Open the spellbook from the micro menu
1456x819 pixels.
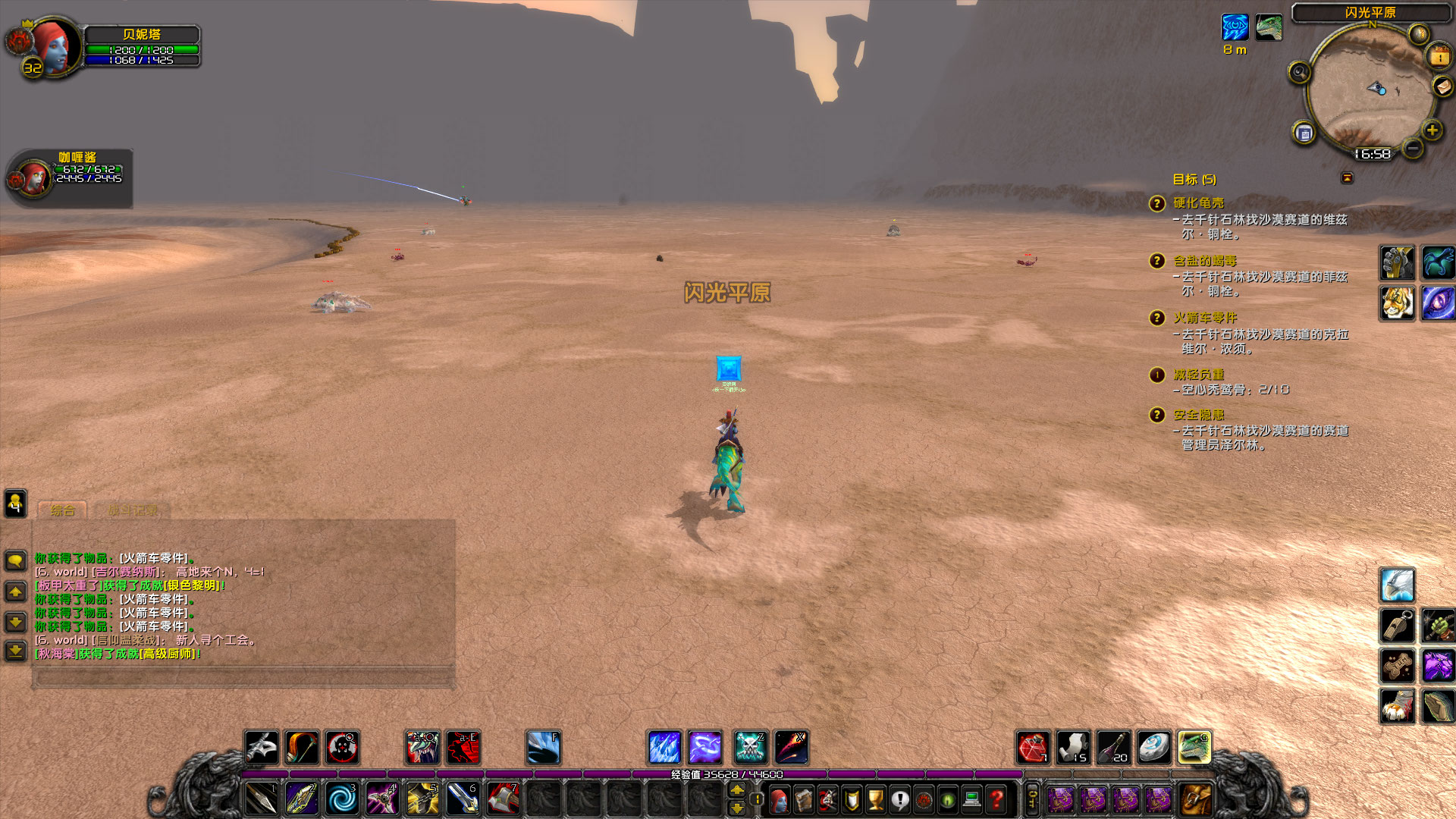tap(803, 799)
